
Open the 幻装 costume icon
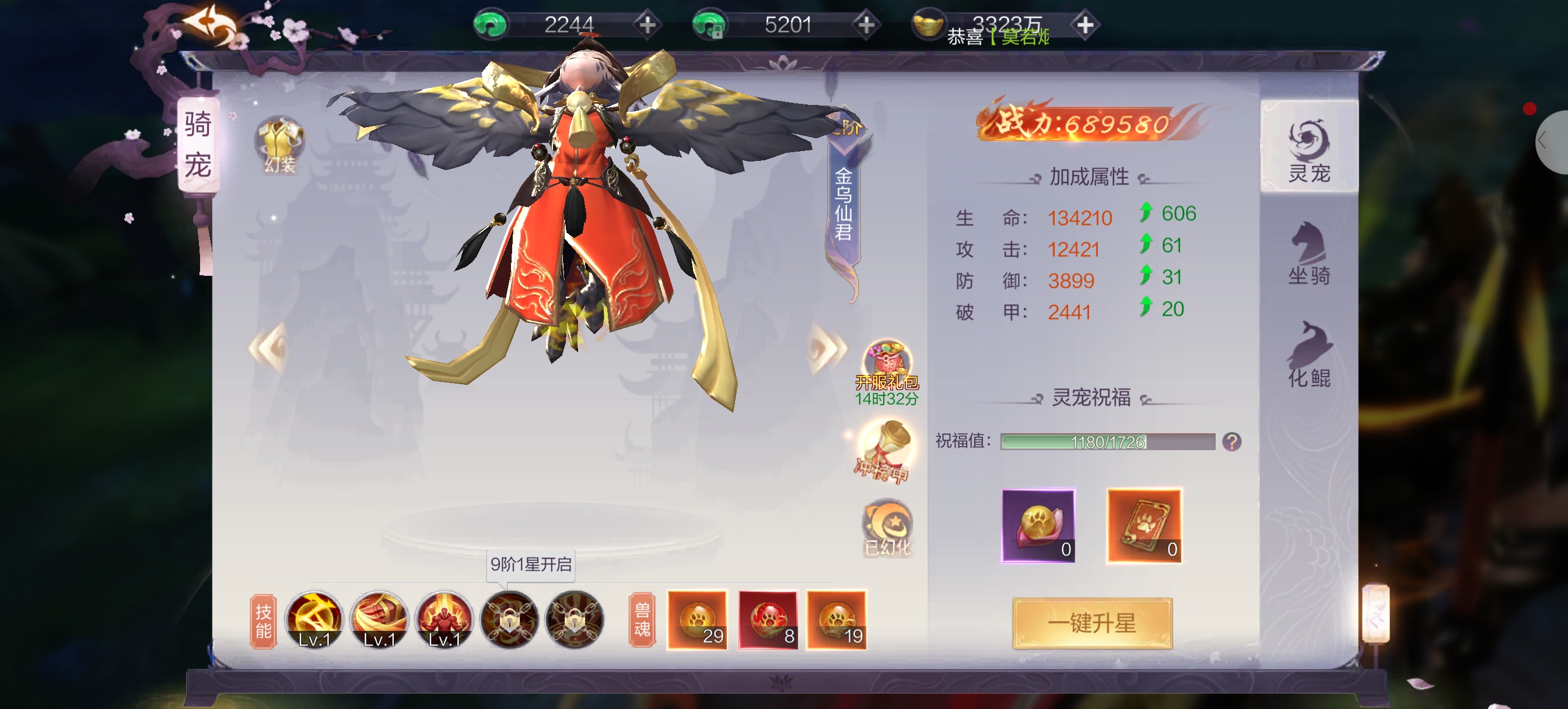pos(279,145)
